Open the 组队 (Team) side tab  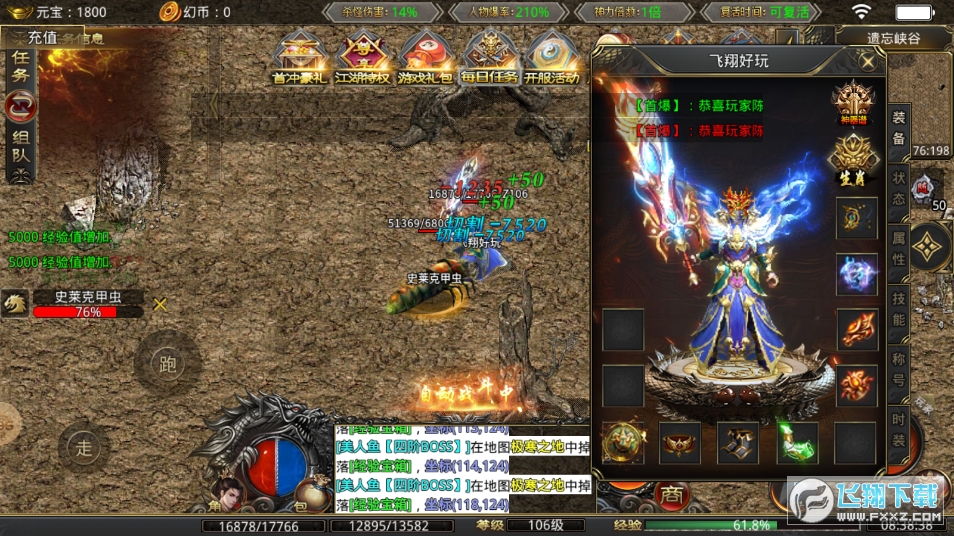point(21,148)
